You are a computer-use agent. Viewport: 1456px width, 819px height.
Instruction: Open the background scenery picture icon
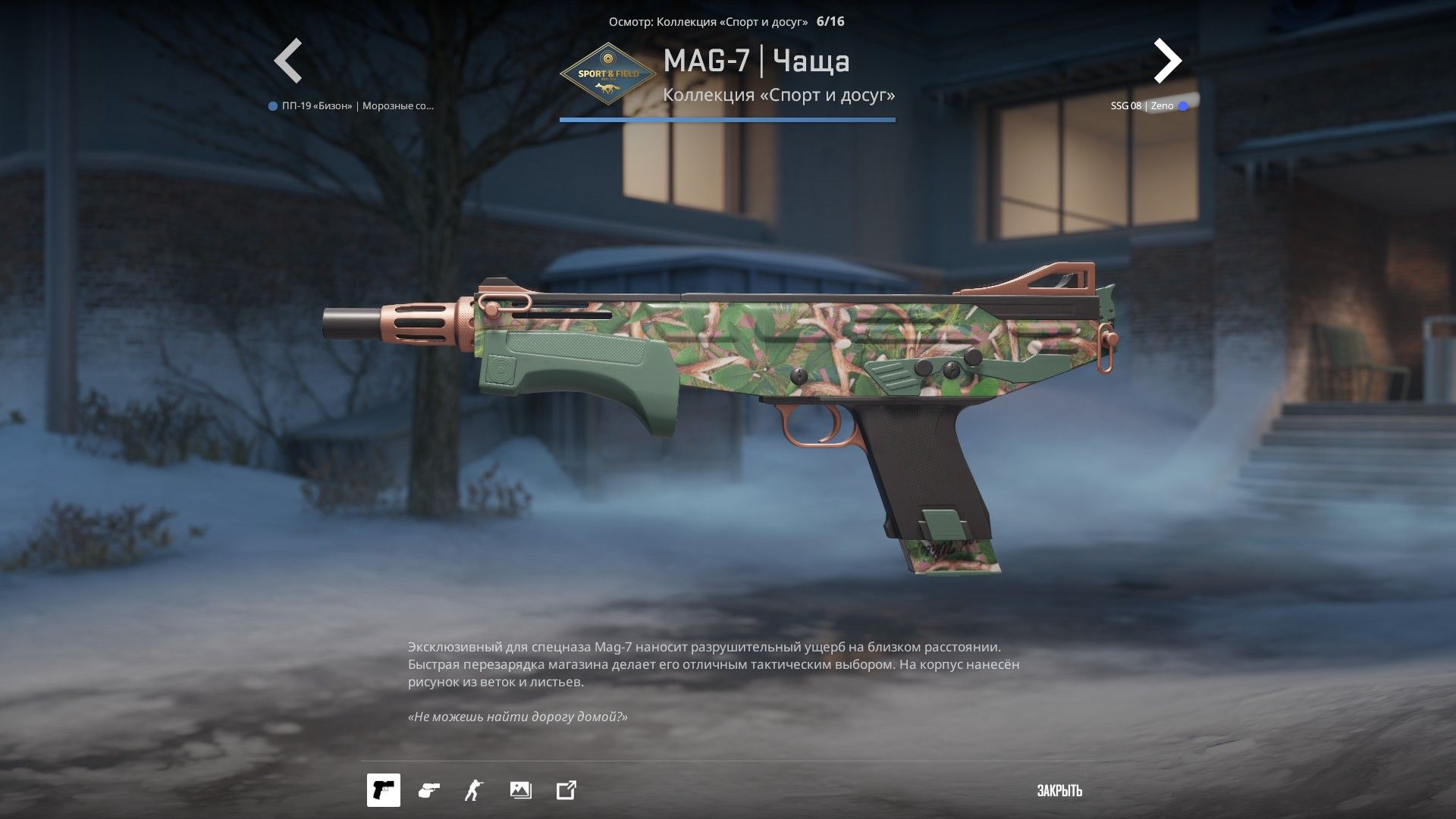(x=520, y=790)
